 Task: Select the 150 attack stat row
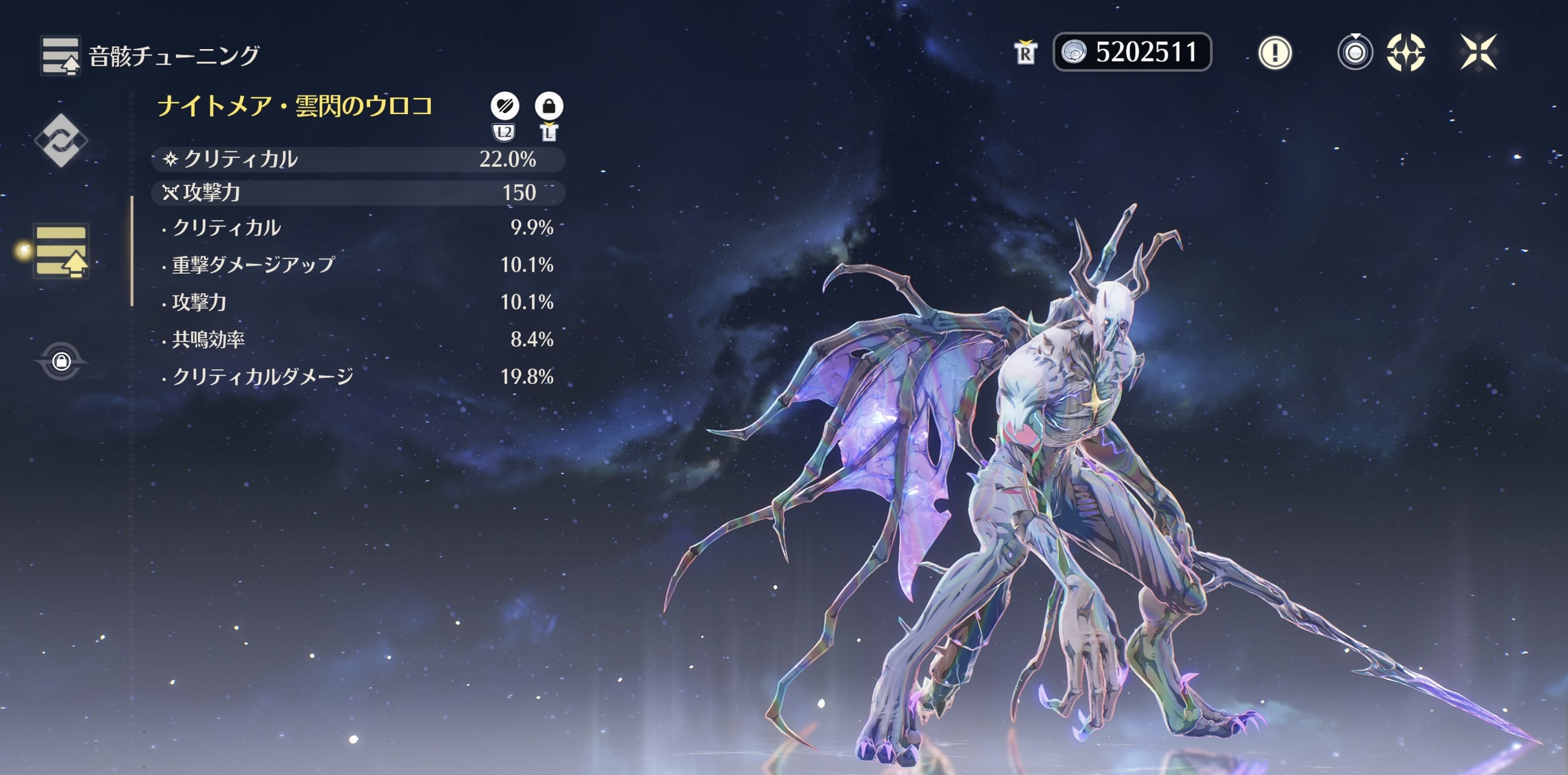(x=358, y=193)
